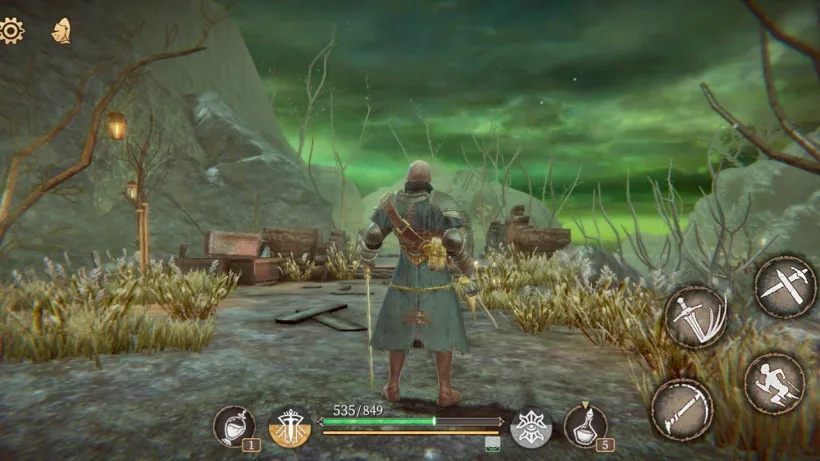Open the gear settings menu
The image size is (820, 461).
tap(11, 30)
